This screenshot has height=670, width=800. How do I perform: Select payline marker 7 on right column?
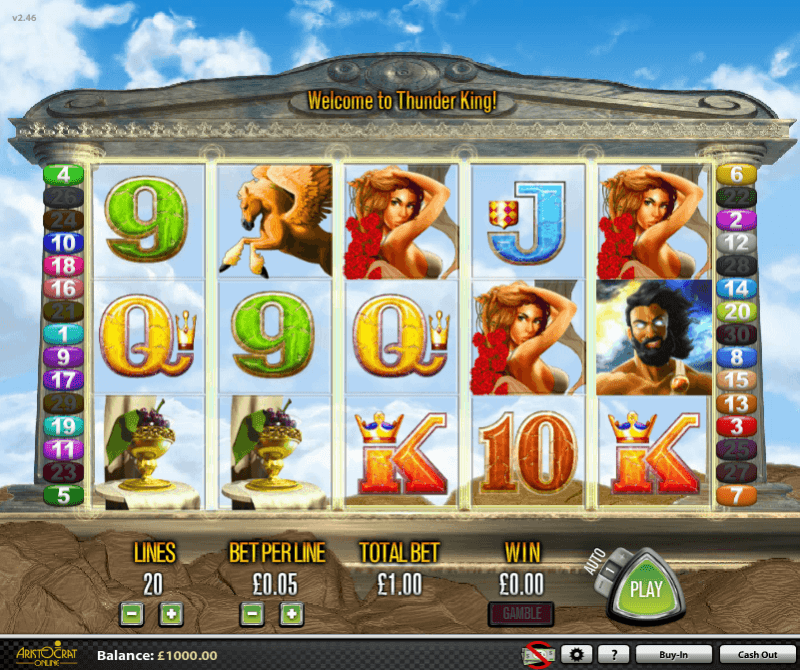tap(736, 494)
